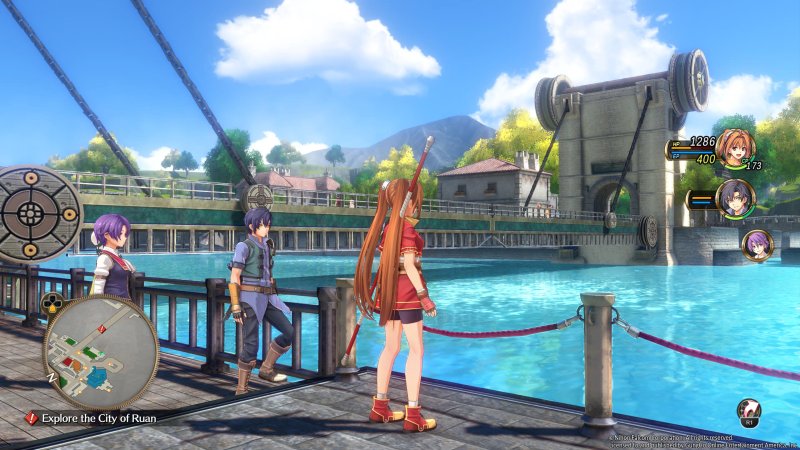
Task: Choose the dark-haired boy's party portrait
Action: pyautogui.click(x=735, y=199)
